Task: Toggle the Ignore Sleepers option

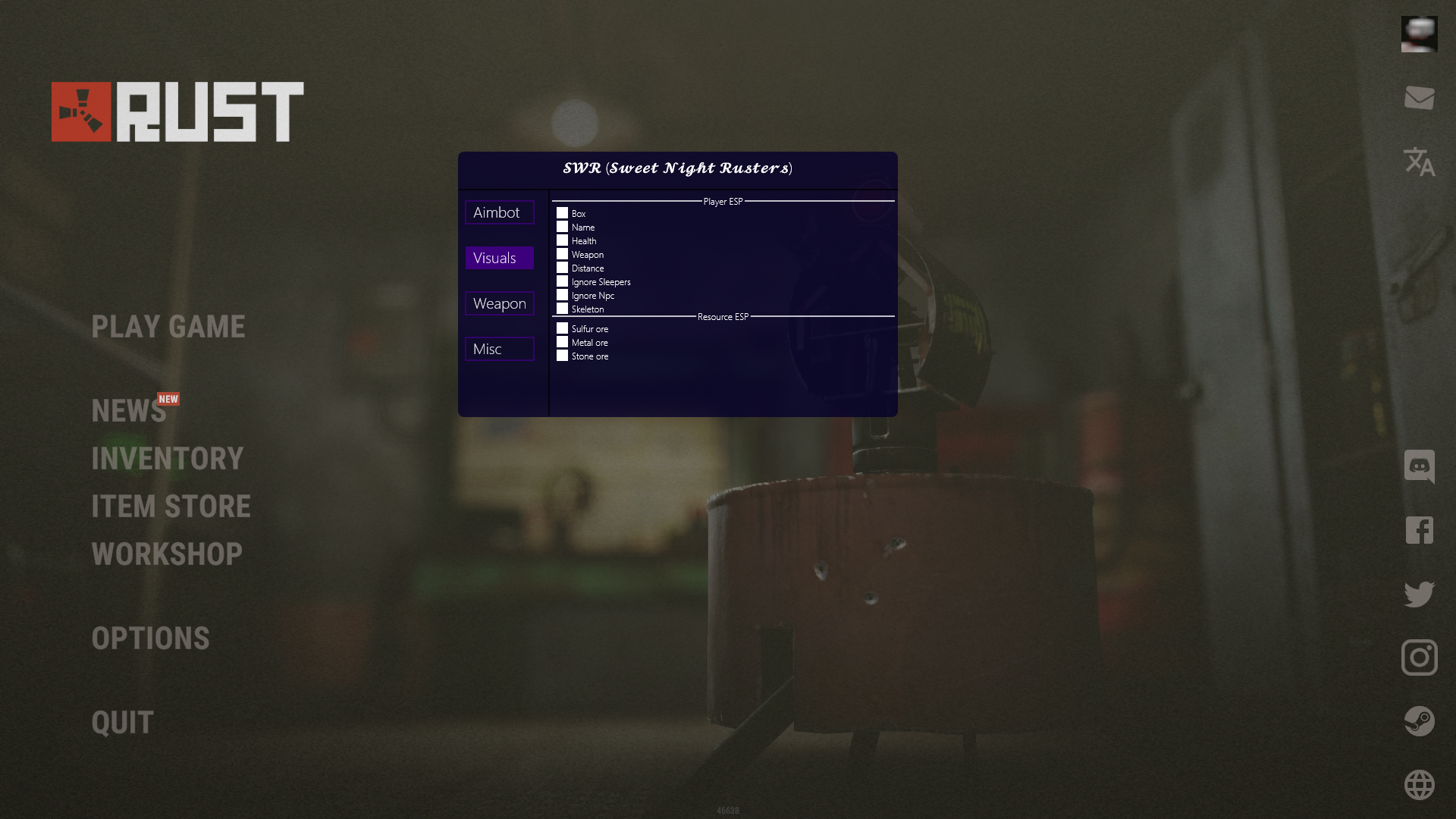Action: tap(562, 281)
